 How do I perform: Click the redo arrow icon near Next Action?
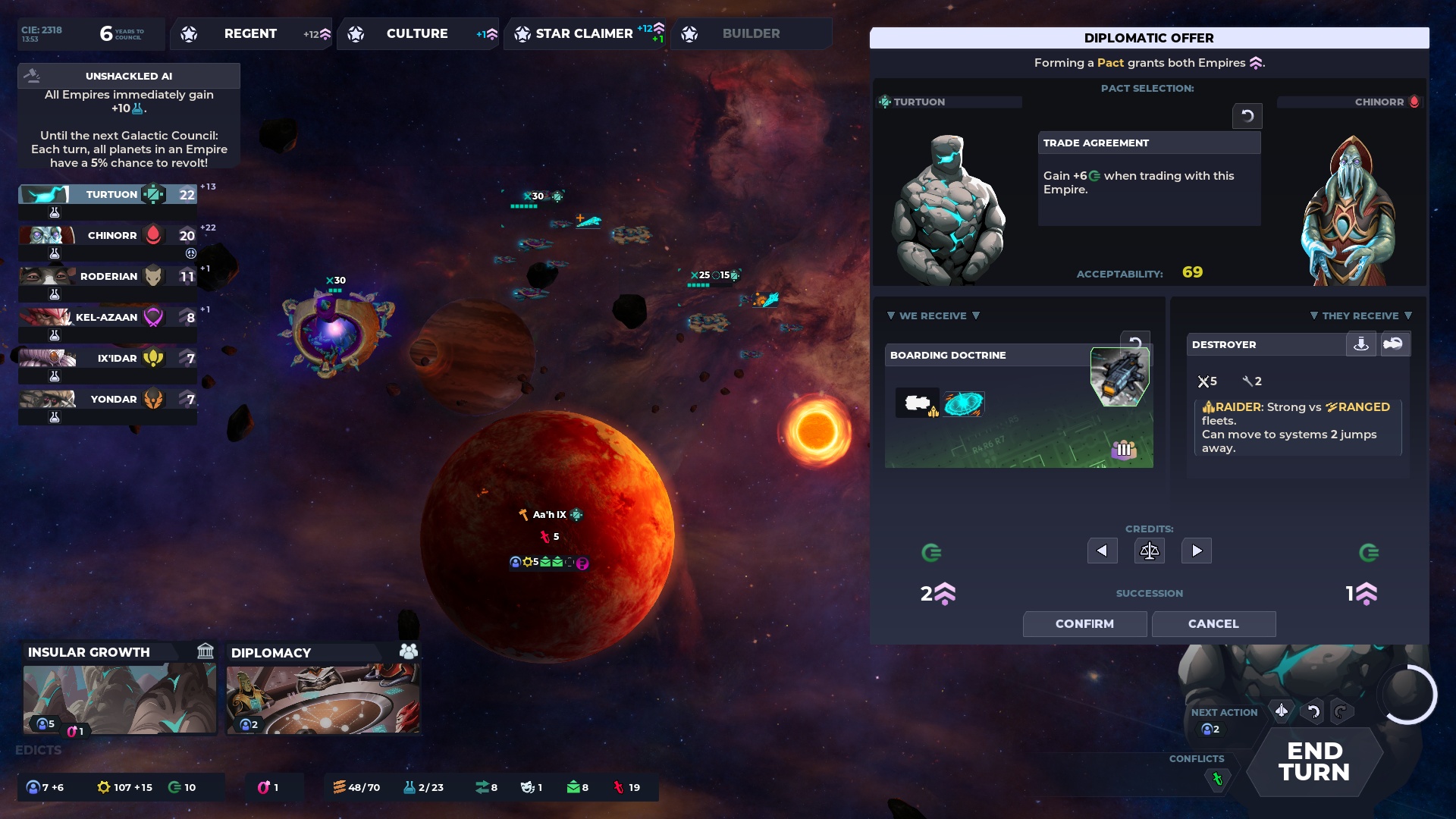1341,711
